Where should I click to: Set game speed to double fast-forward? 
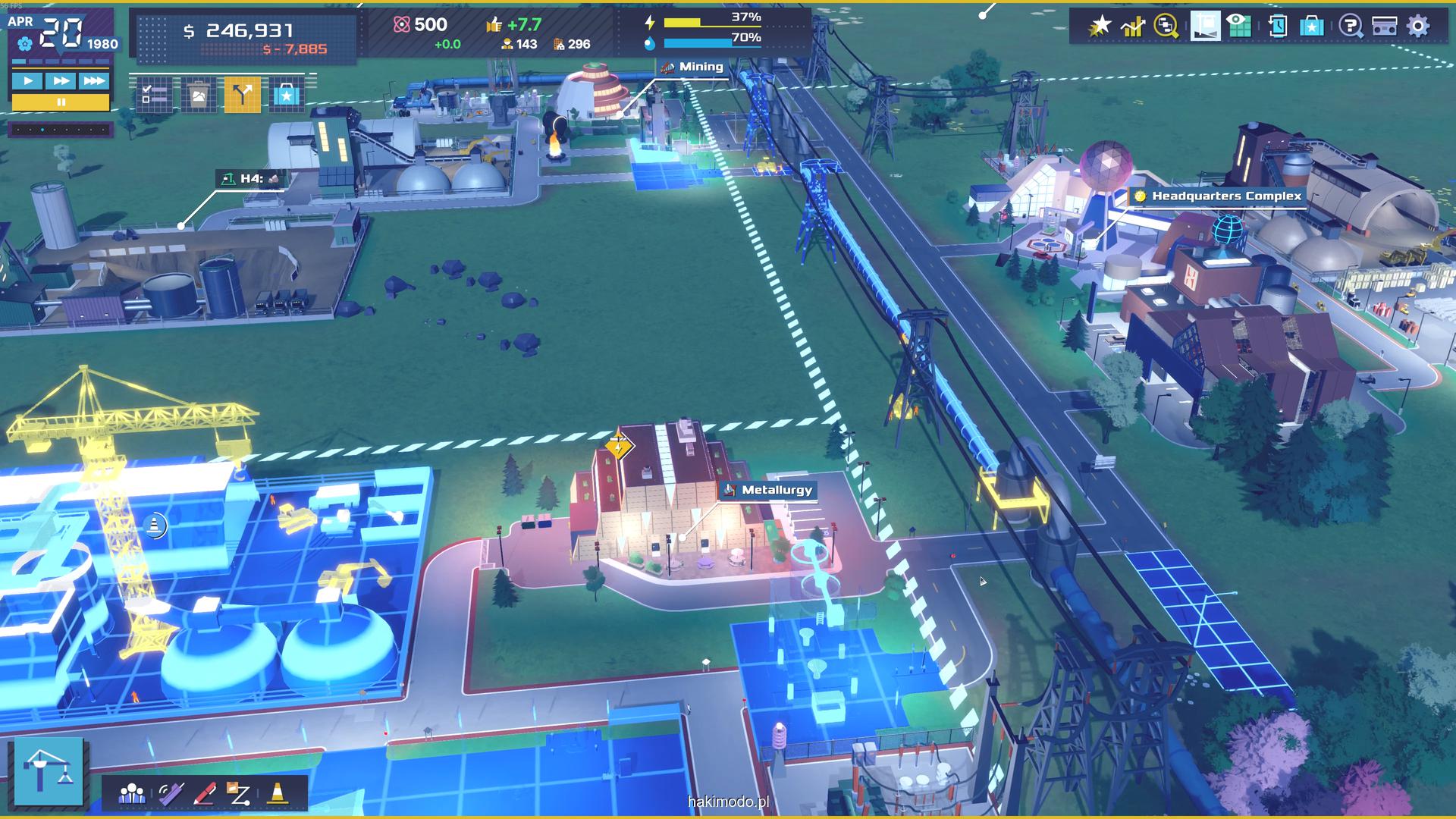(x=61, y=80)
